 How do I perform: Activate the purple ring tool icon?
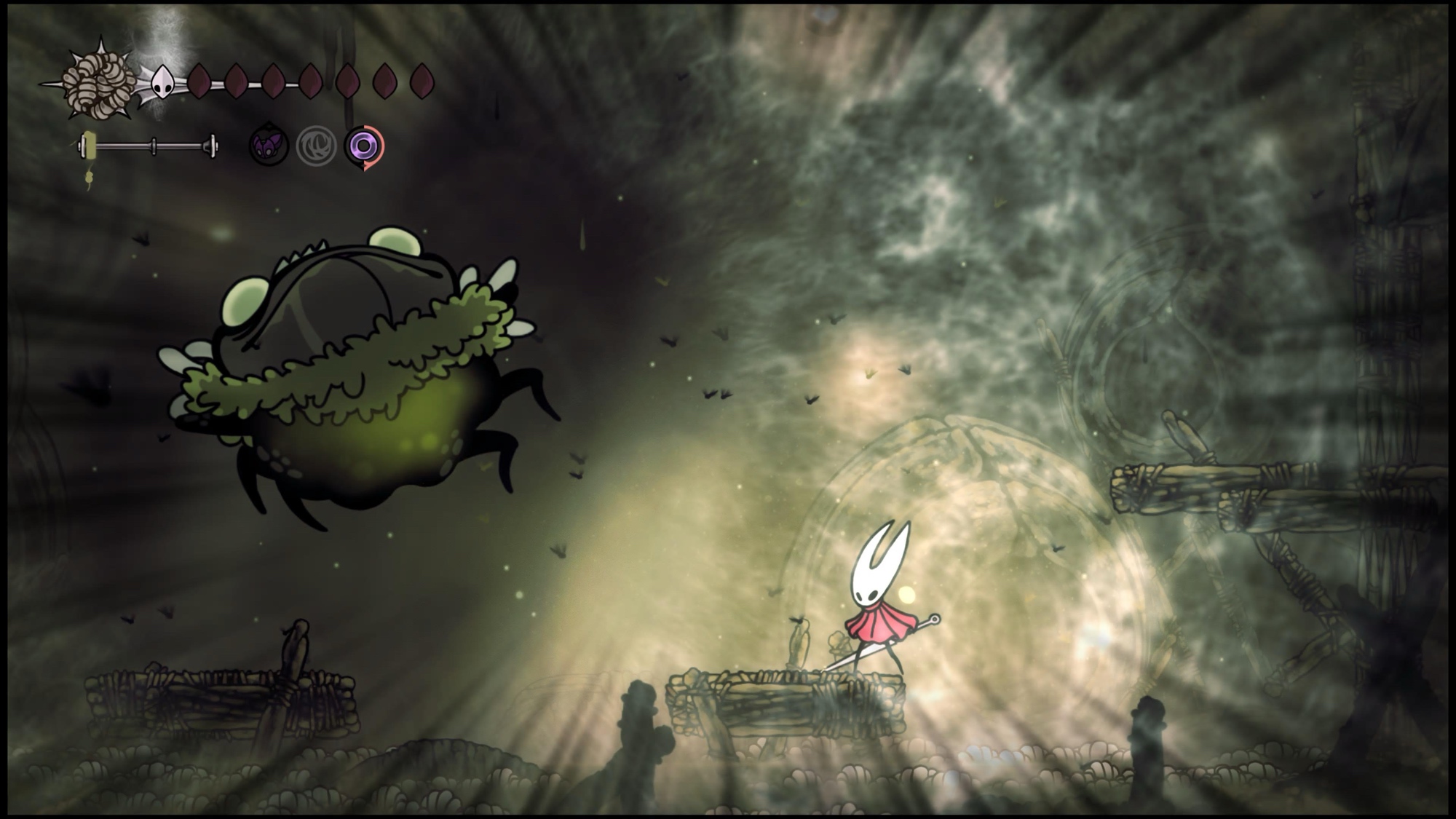click(x=363, y=146)
